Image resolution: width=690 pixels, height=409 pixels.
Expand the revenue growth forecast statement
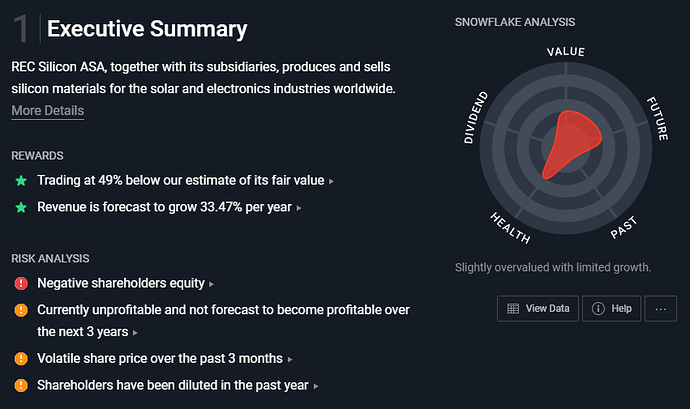168,207
